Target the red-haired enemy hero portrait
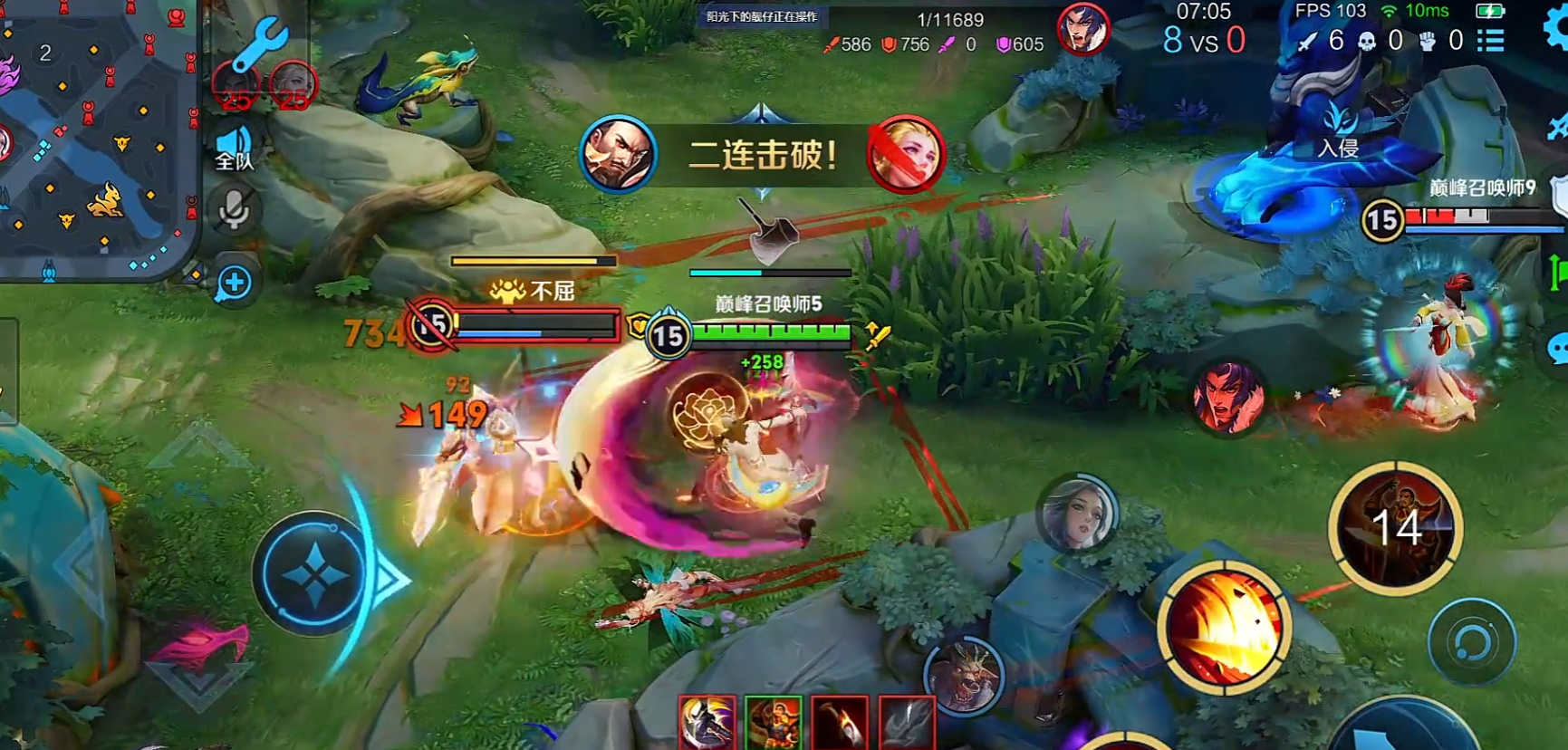 (1228, 399)
